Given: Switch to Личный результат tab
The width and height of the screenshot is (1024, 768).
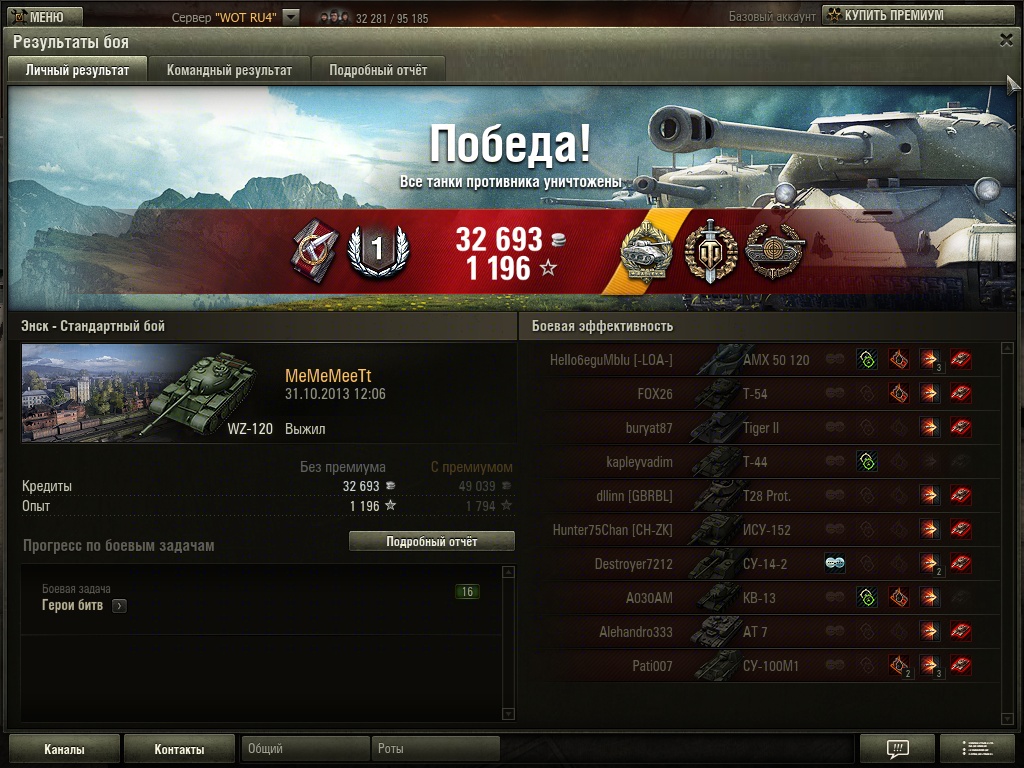Looking at the screenshot, I should pos(77,70).
